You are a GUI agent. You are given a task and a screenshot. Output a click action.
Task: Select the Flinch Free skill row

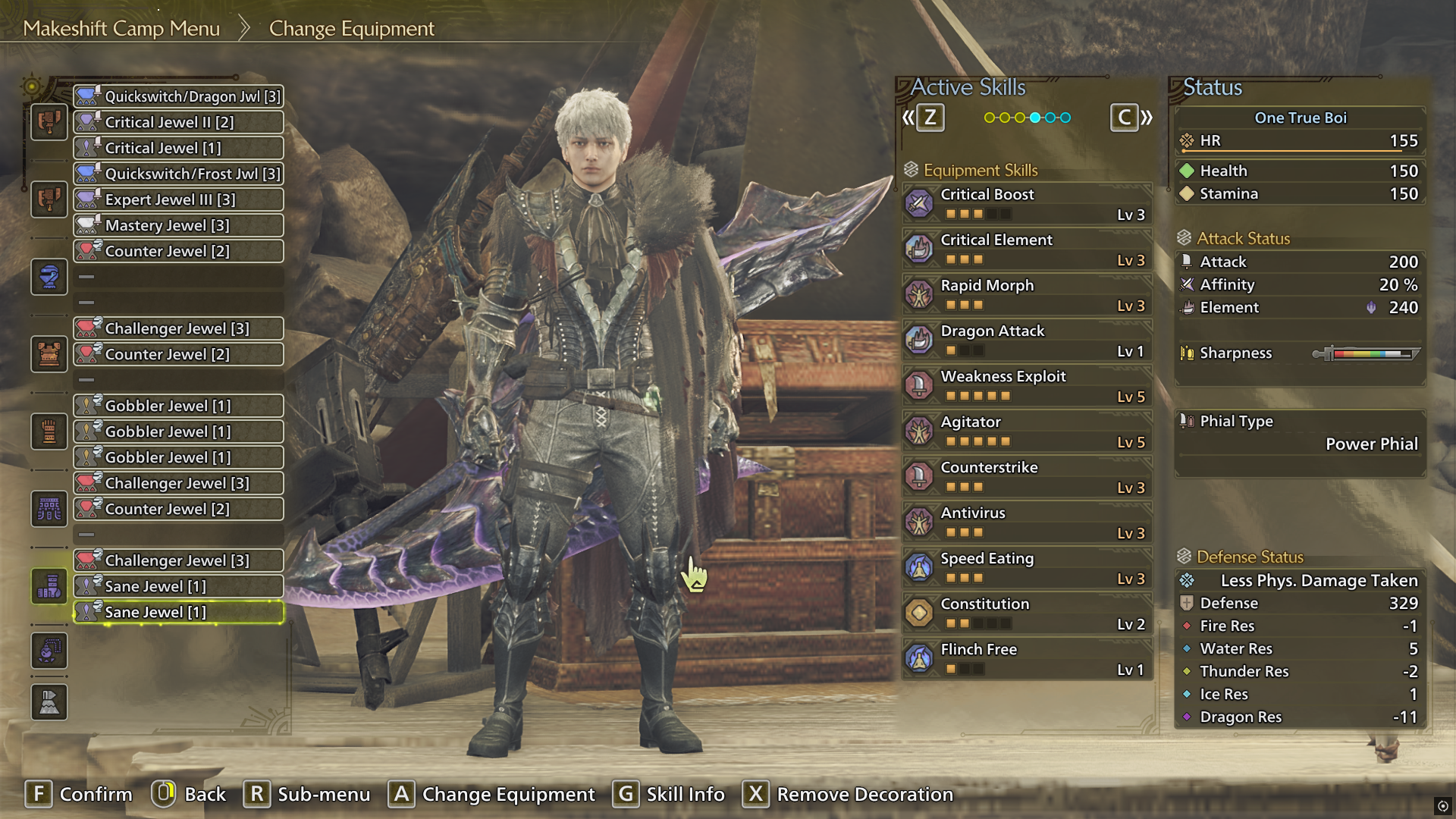pos(1027,659)
